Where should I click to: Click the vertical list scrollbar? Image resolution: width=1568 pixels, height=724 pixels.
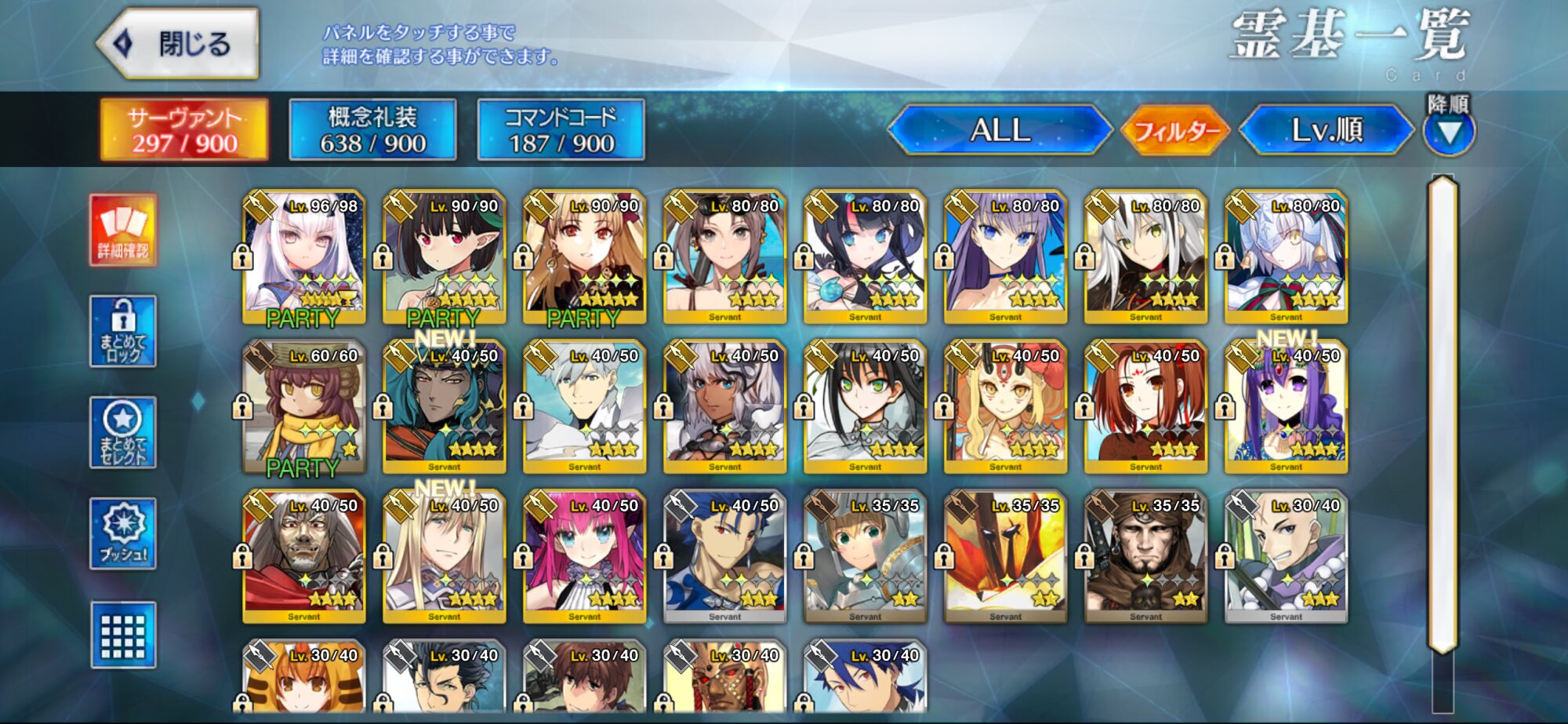1443,416
